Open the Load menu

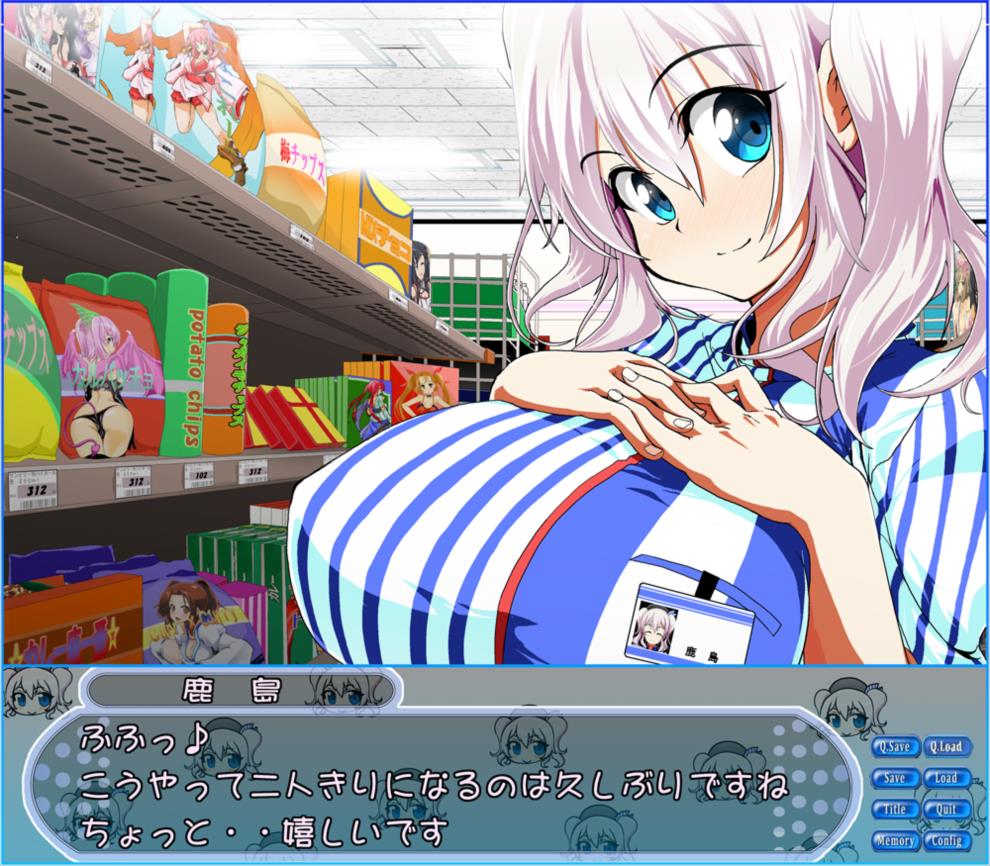[945, 778]
